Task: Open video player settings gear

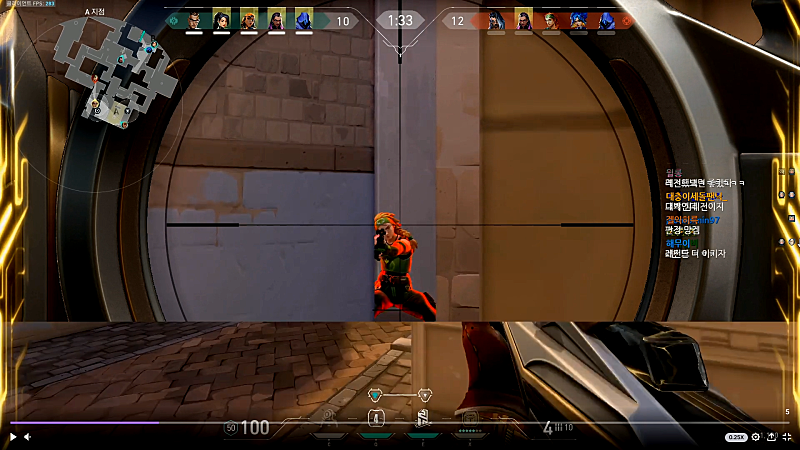Action: 756,437
